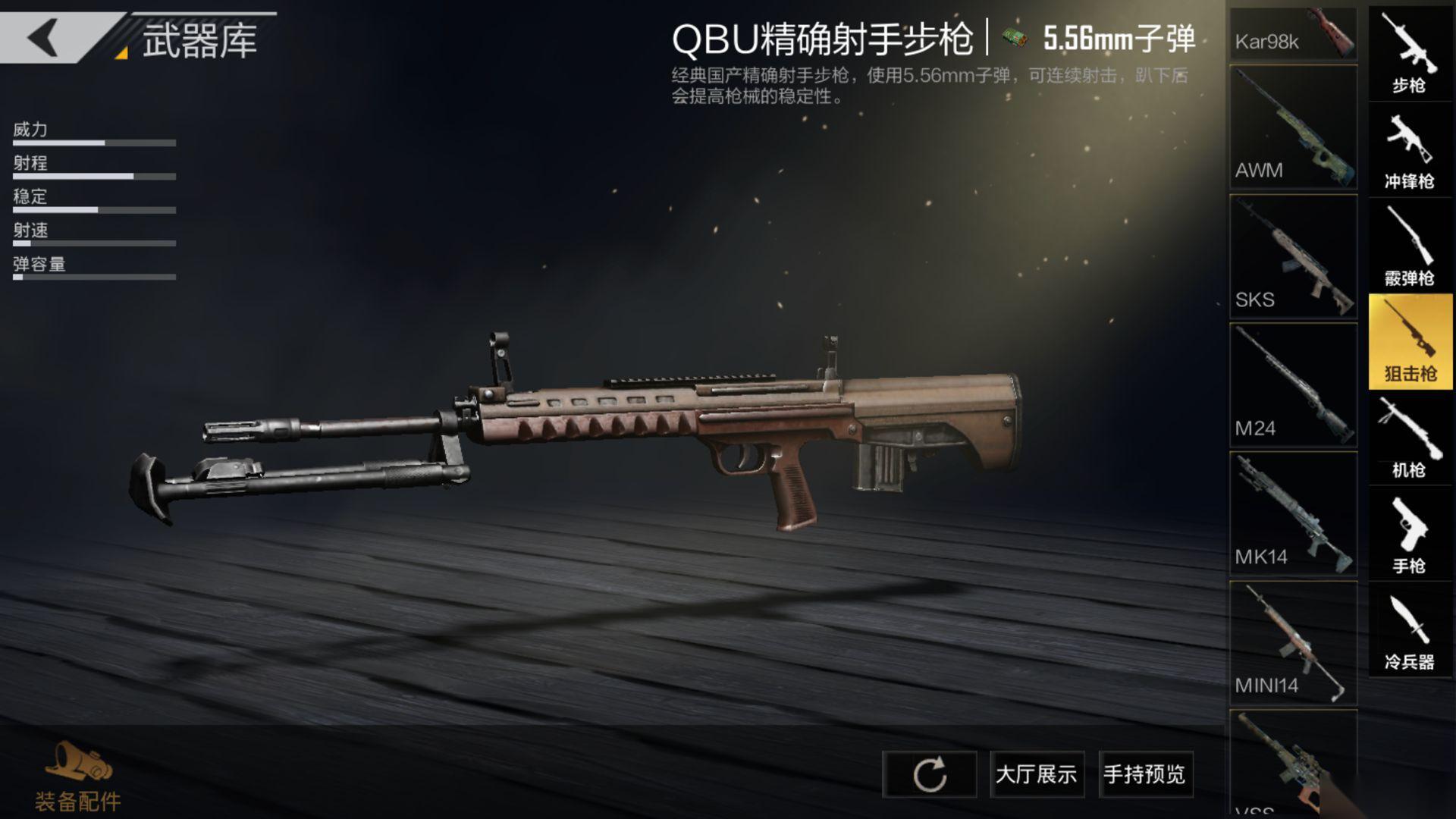Open the 霰弹枪 shotgun category
This screenshot has height=819, width=1456.
[x=1409, y=246]
